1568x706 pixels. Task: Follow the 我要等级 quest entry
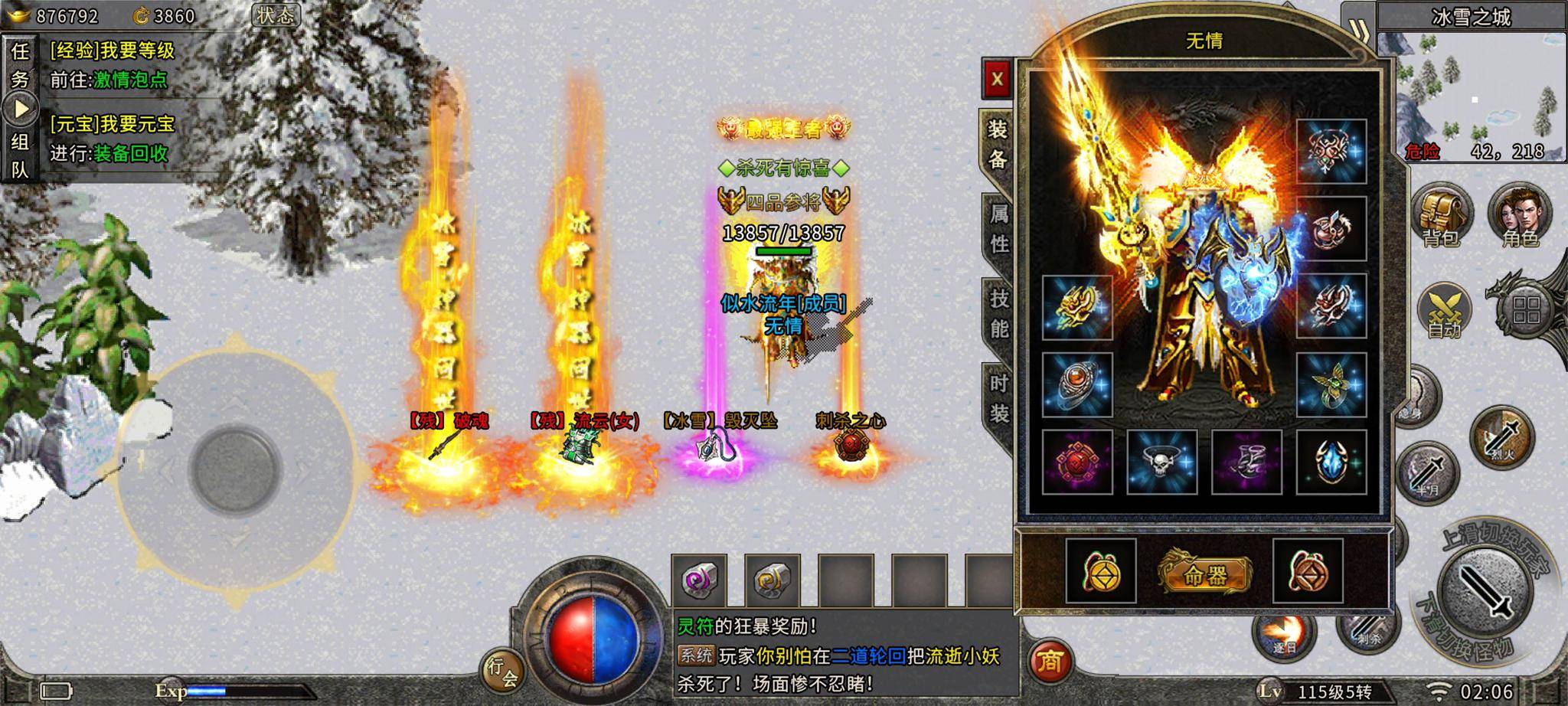[112, 51]
